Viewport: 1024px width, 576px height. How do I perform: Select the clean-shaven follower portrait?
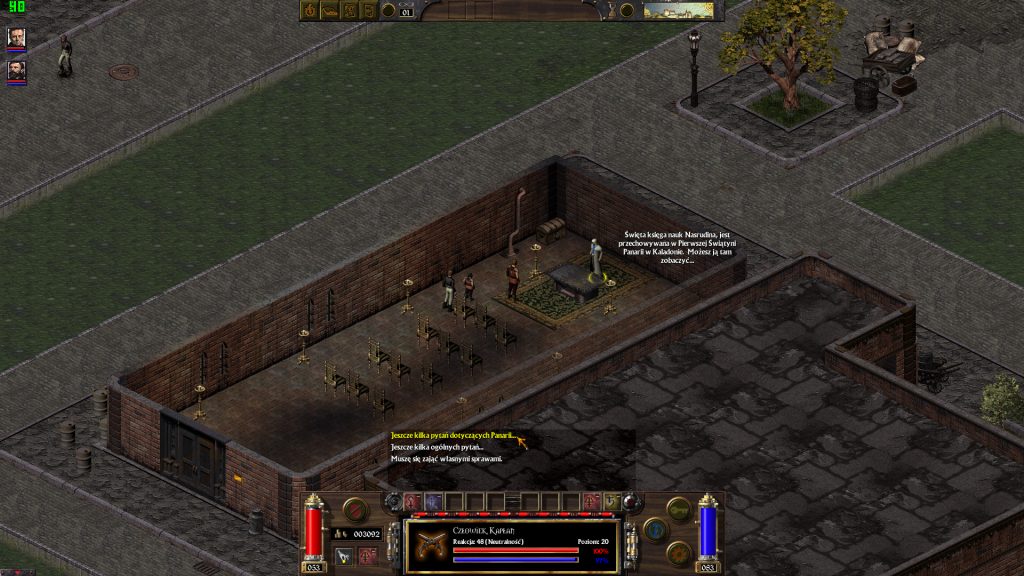pyautogui.click(x=17, y=38)
